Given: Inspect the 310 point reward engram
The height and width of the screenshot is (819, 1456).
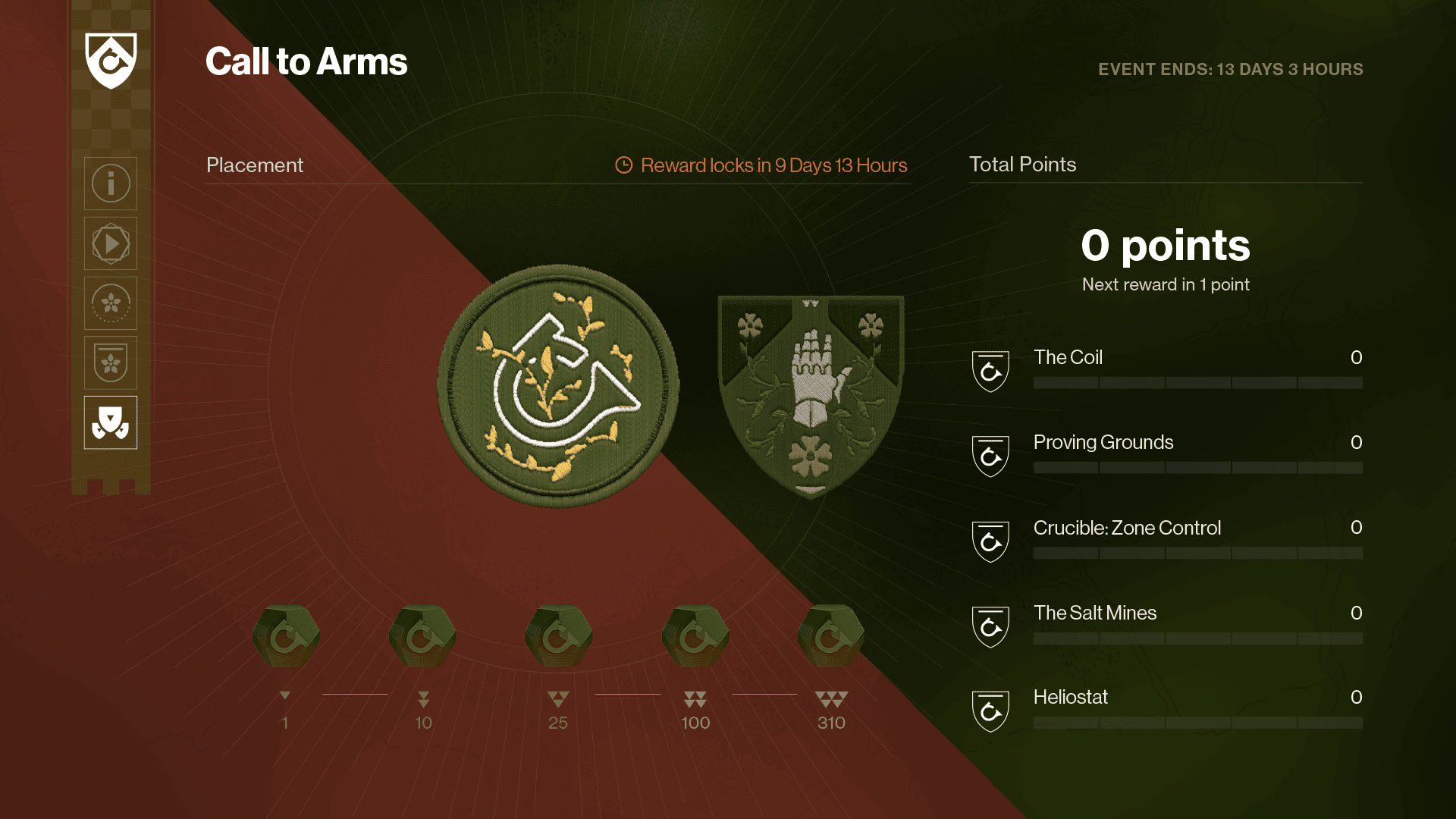Looking at the screenshot, I should tap(831, 636).
